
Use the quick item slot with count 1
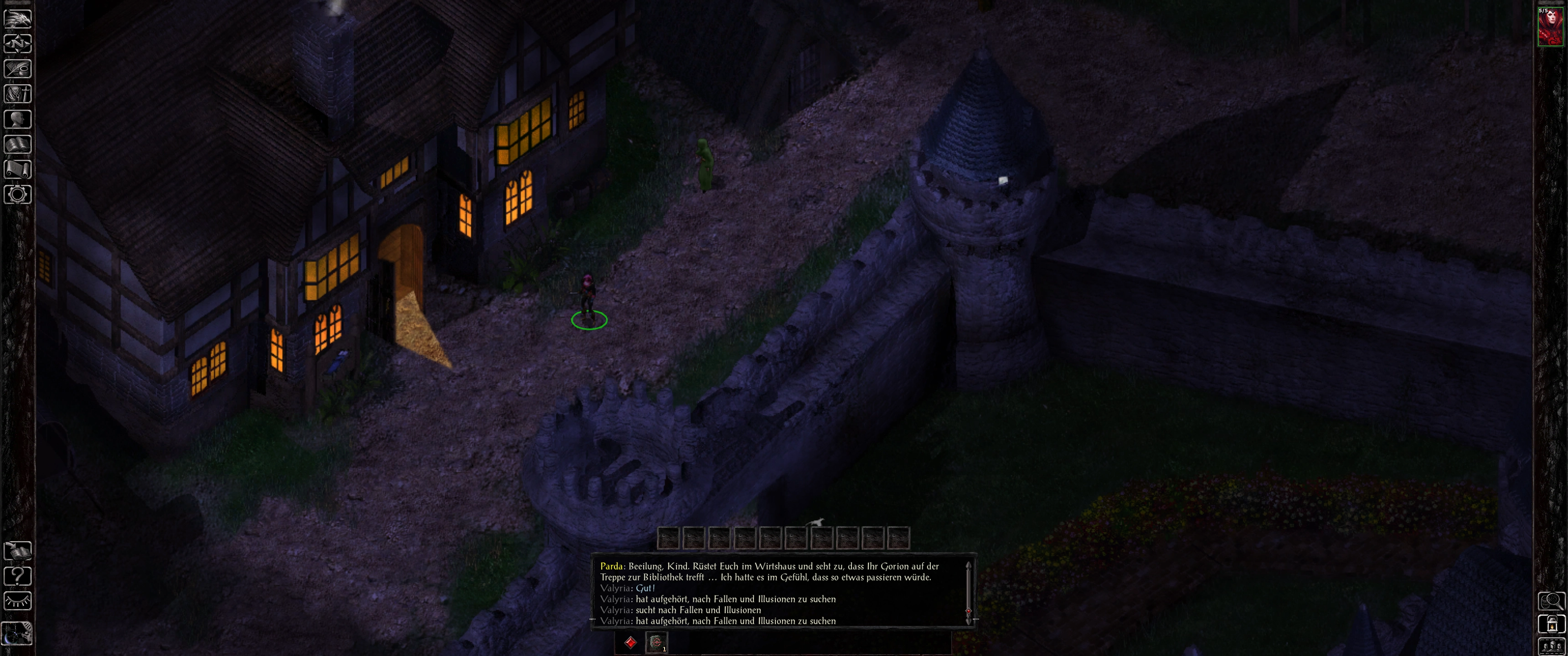pos(656,642)
